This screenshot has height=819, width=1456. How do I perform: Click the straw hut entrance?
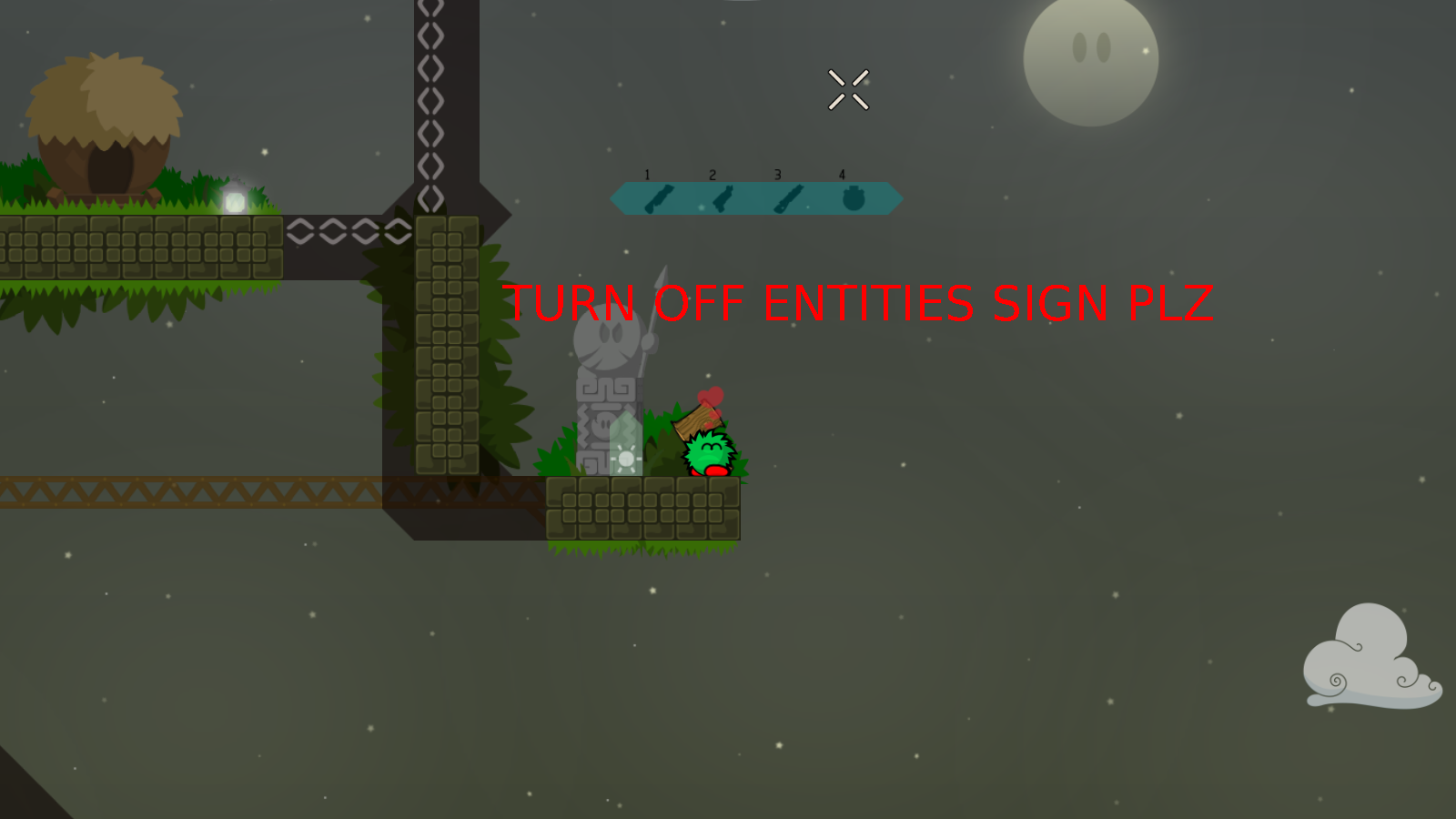pyautogui.click(x=109, y=168)
